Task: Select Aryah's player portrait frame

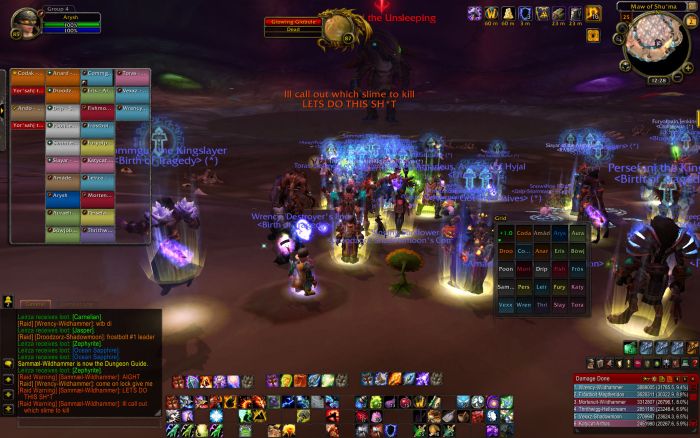Action: (16, 21)
